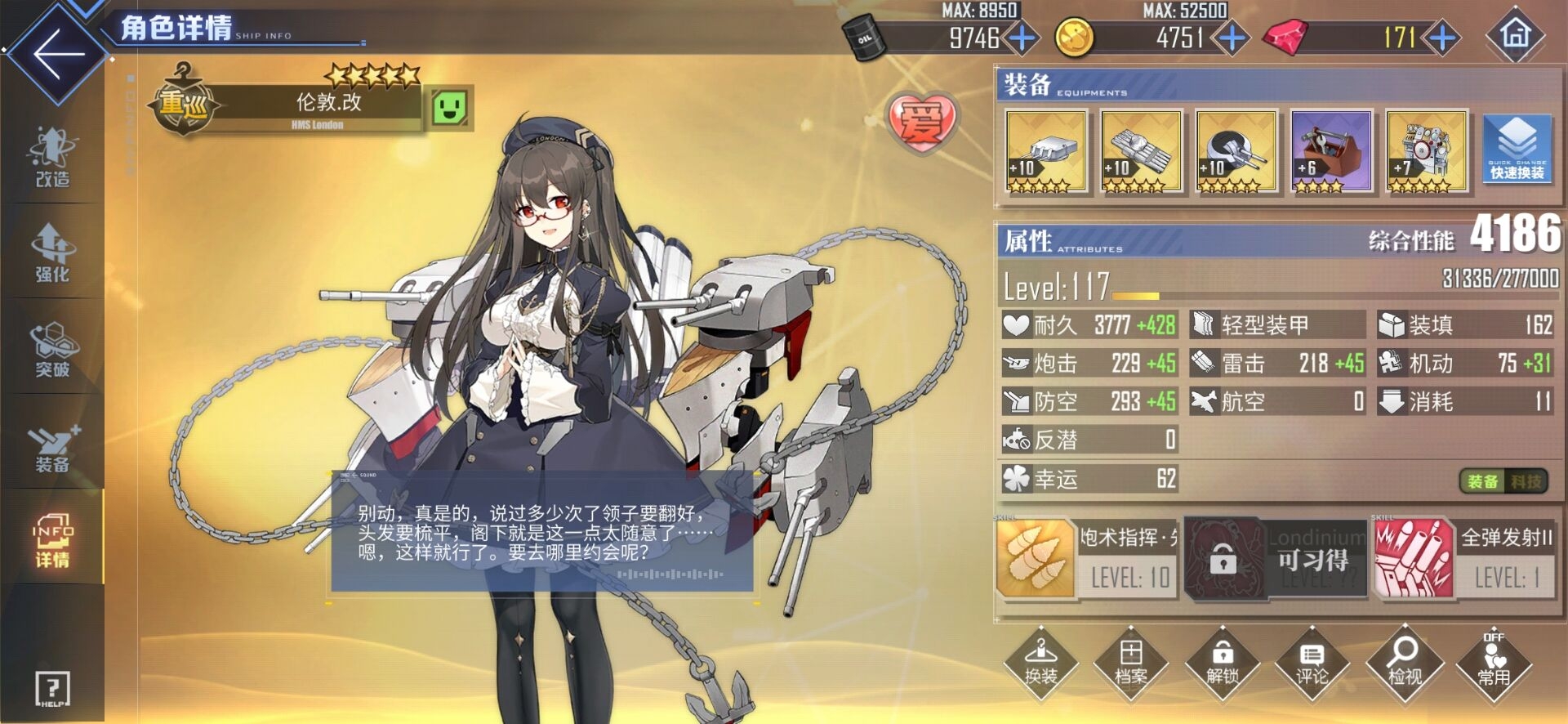Tap 快速换装 quick change button

(1517, 149)
